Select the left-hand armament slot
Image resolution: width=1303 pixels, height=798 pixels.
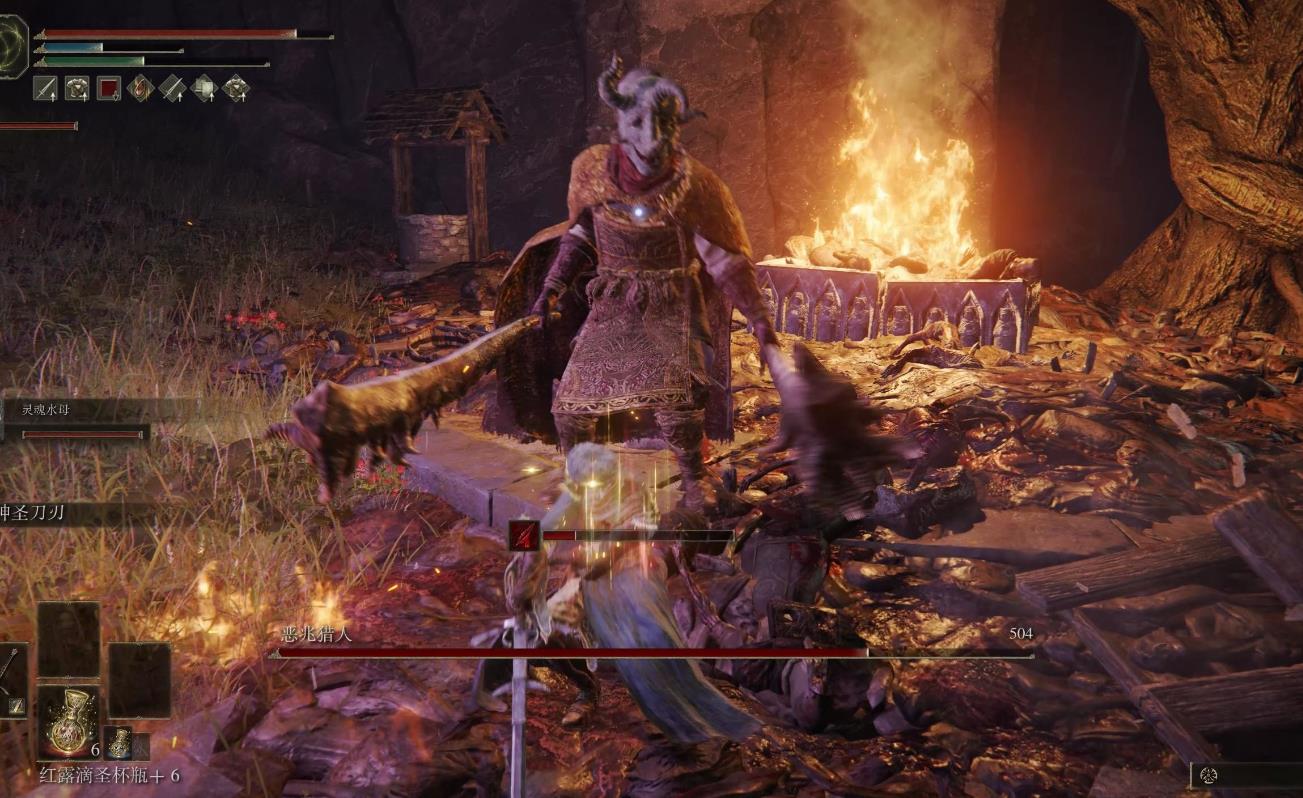12,680
